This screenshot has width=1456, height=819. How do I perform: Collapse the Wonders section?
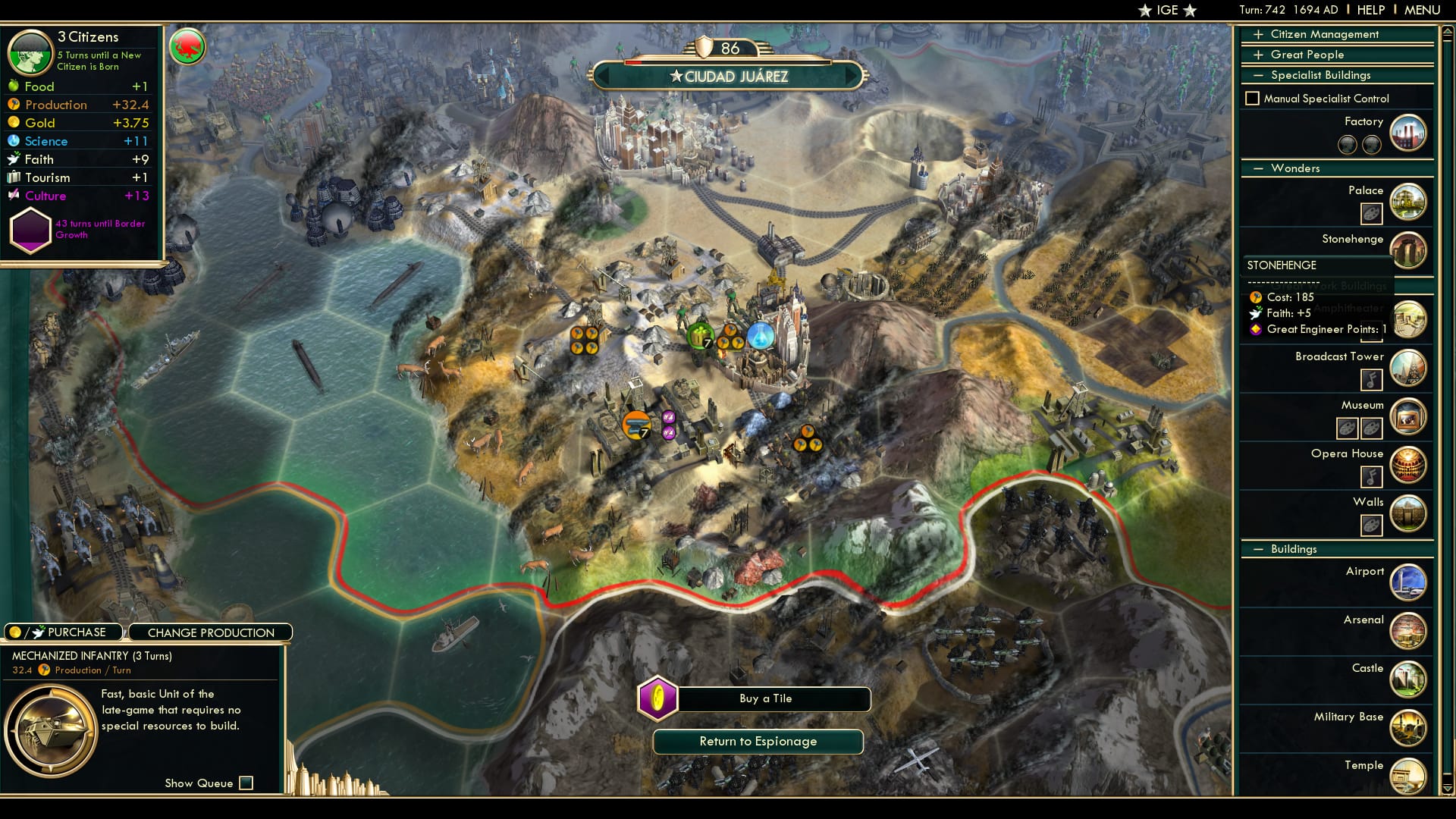coord(1260,168)
